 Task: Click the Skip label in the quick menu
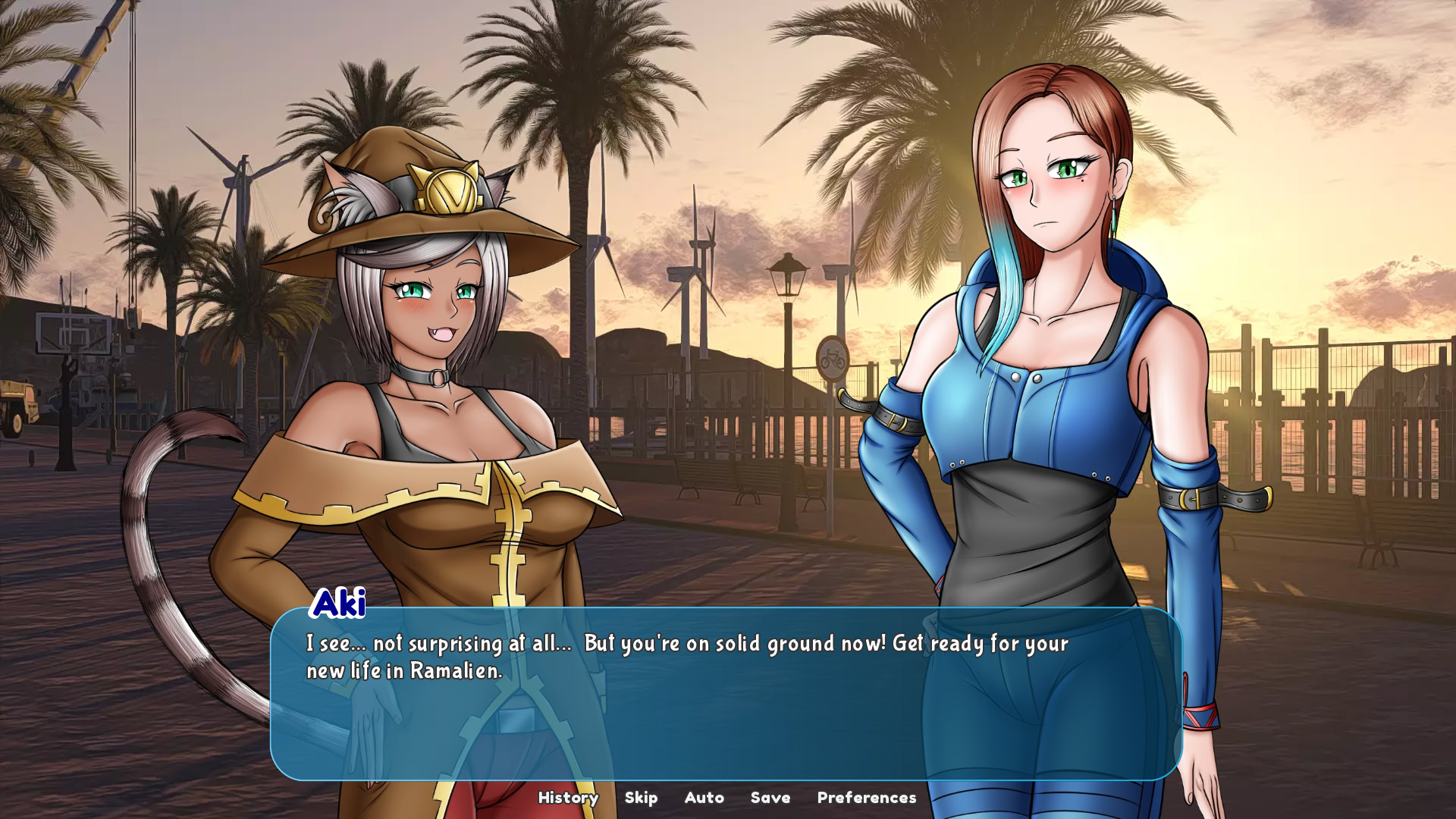(x=641, y=798)
